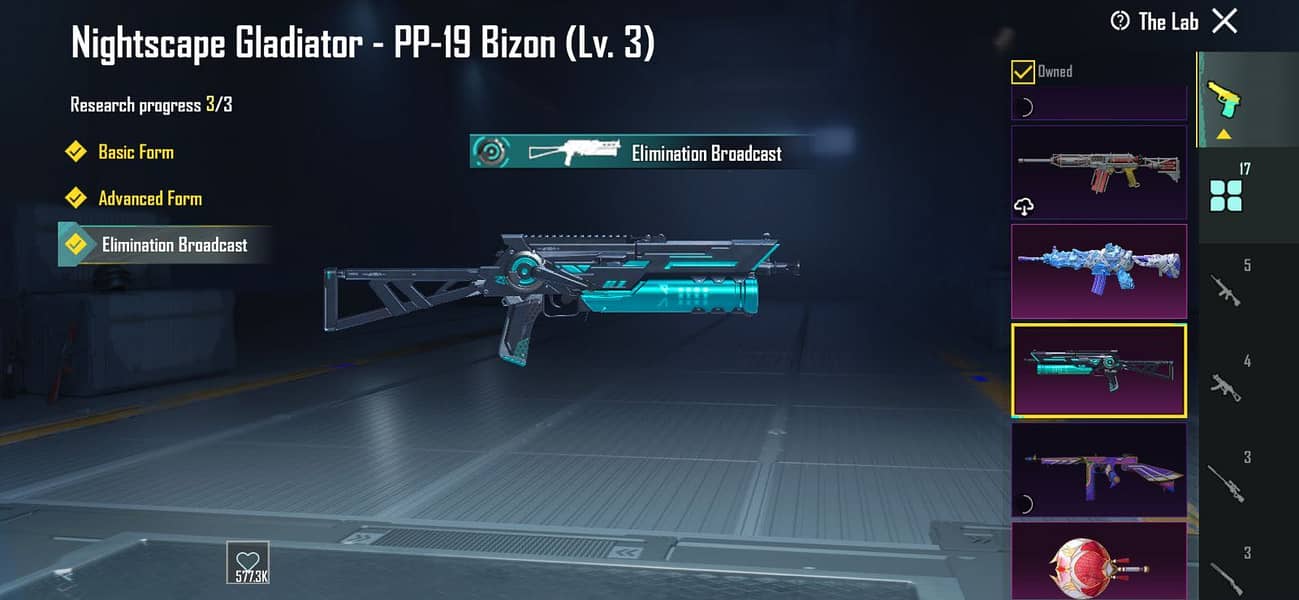The image size is (1299, 600).
Task: Select the grey rifle skin with cloud icon
Action: coord(1099,172)
